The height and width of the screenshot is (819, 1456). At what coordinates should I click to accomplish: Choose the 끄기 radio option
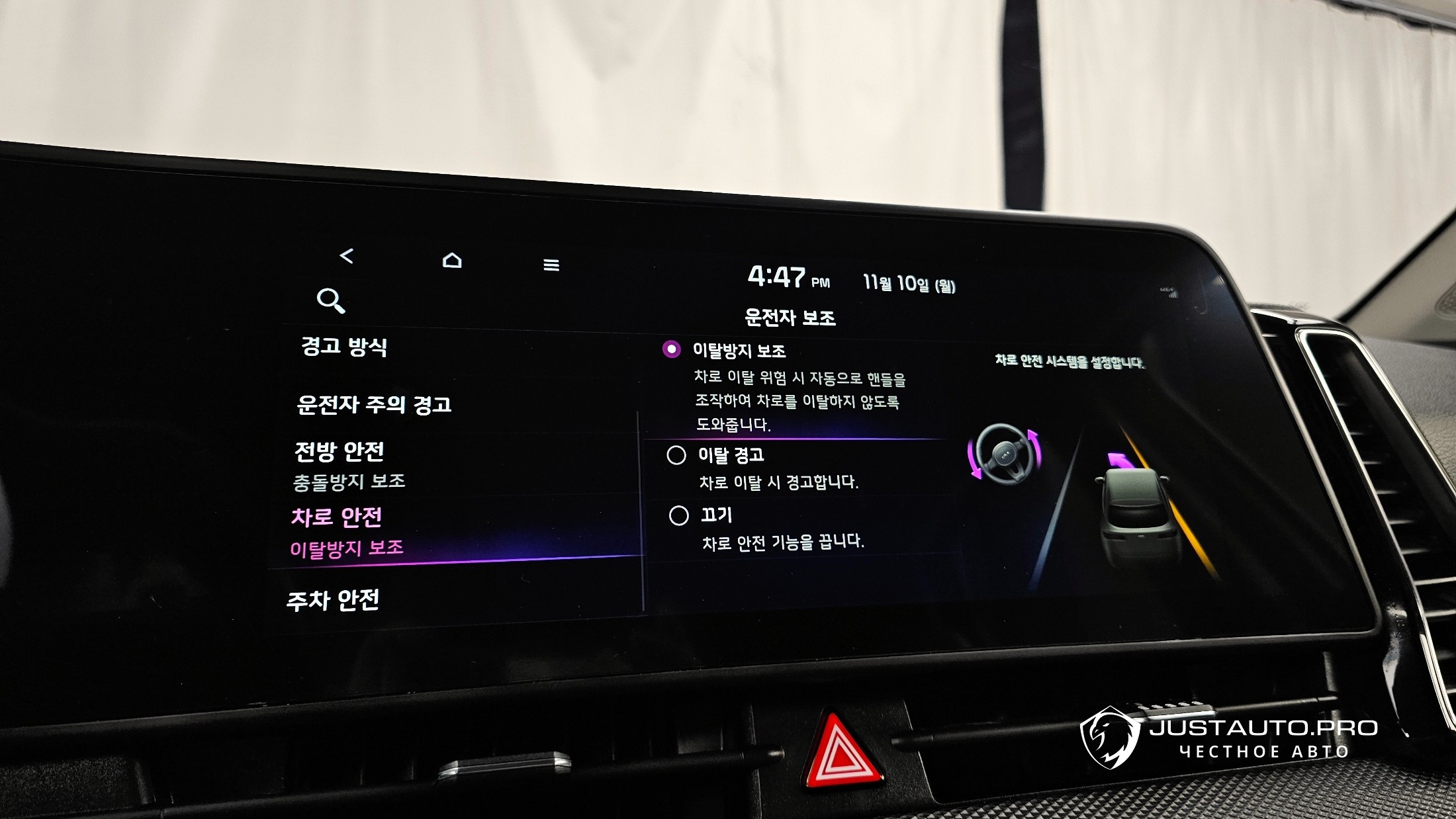(x=679, y=515)
